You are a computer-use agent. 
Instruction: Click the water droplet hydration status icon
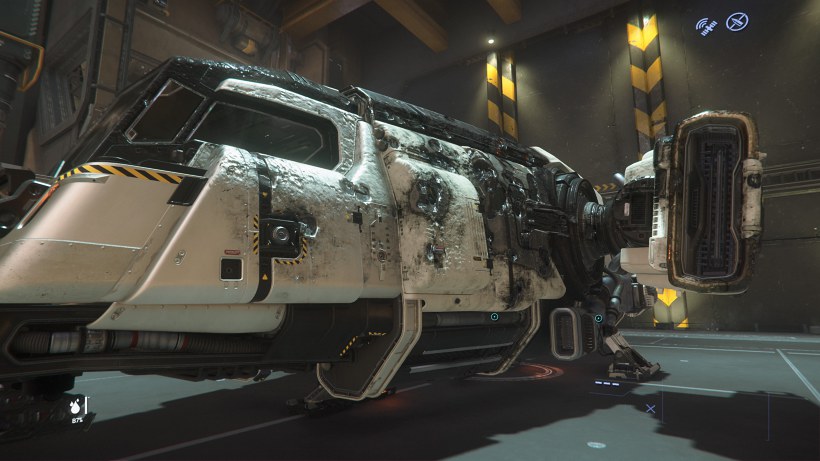click(x=75, y=406)
